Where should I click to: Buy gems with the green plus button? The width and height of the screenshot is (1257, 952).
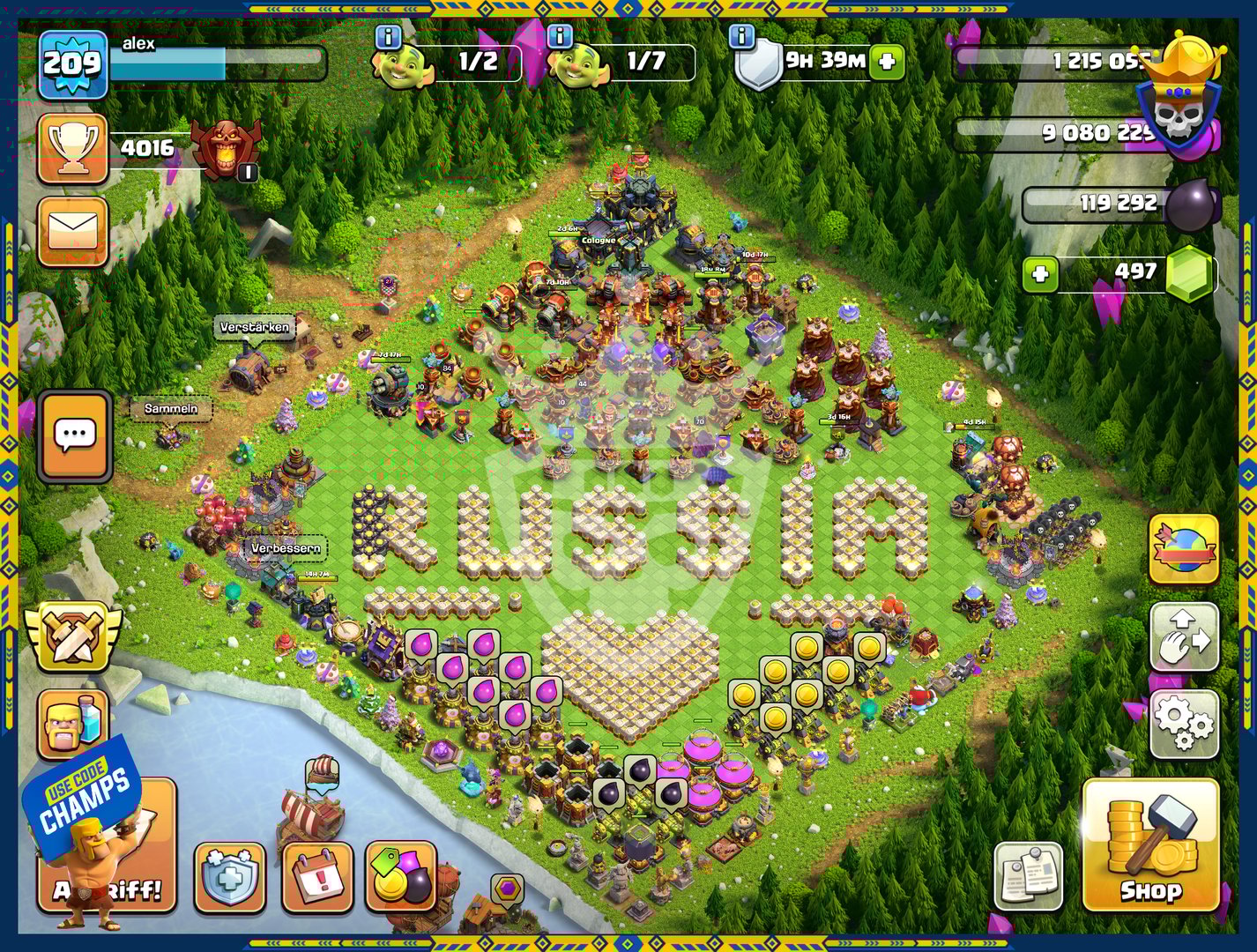click(1040, 274)
